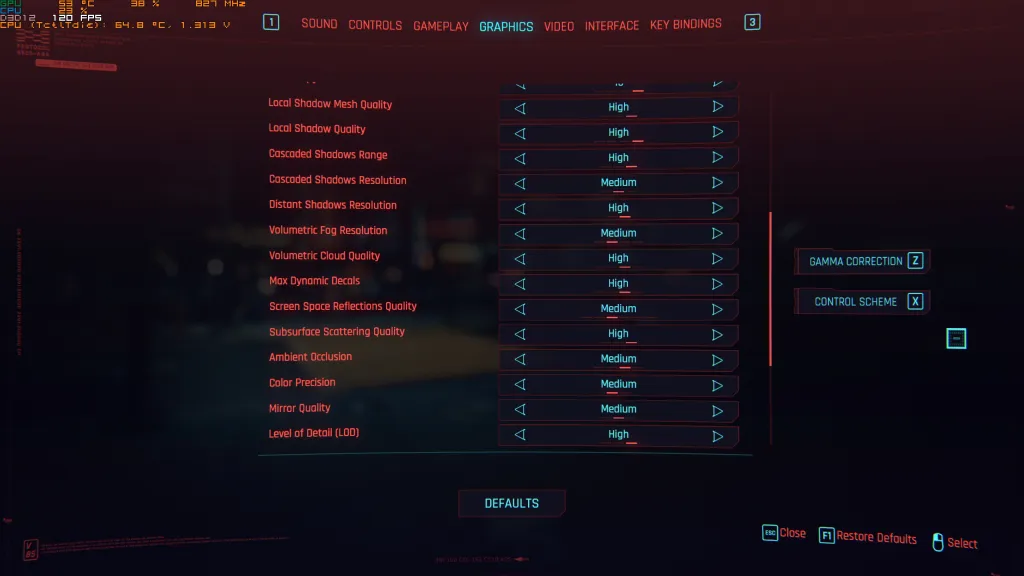Screen dimensions: 1024x576
Task: Go to the Gameplay settings tab
Action: [441, 26]
